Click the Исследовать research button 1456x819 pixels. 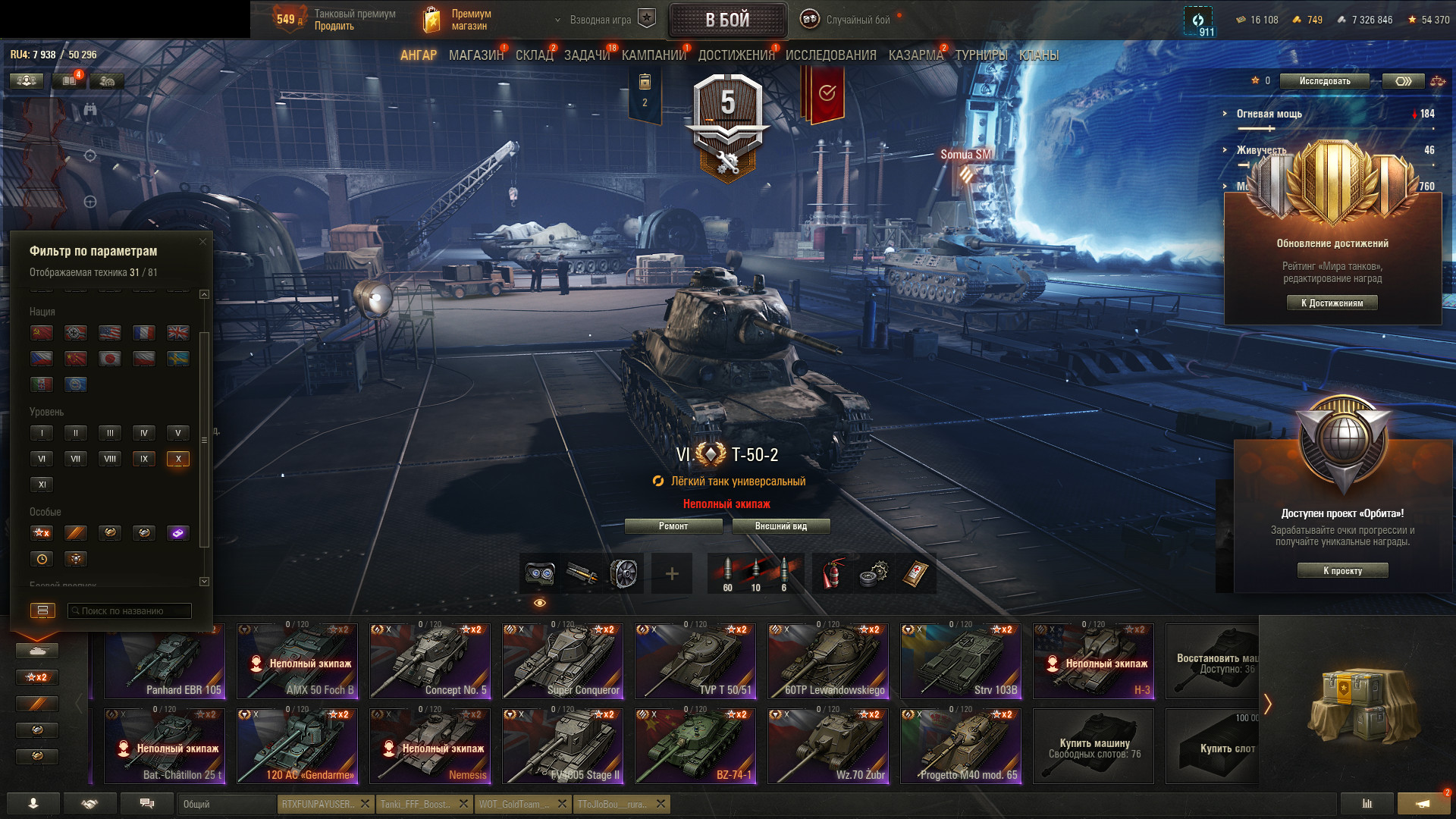(1324, 81)
